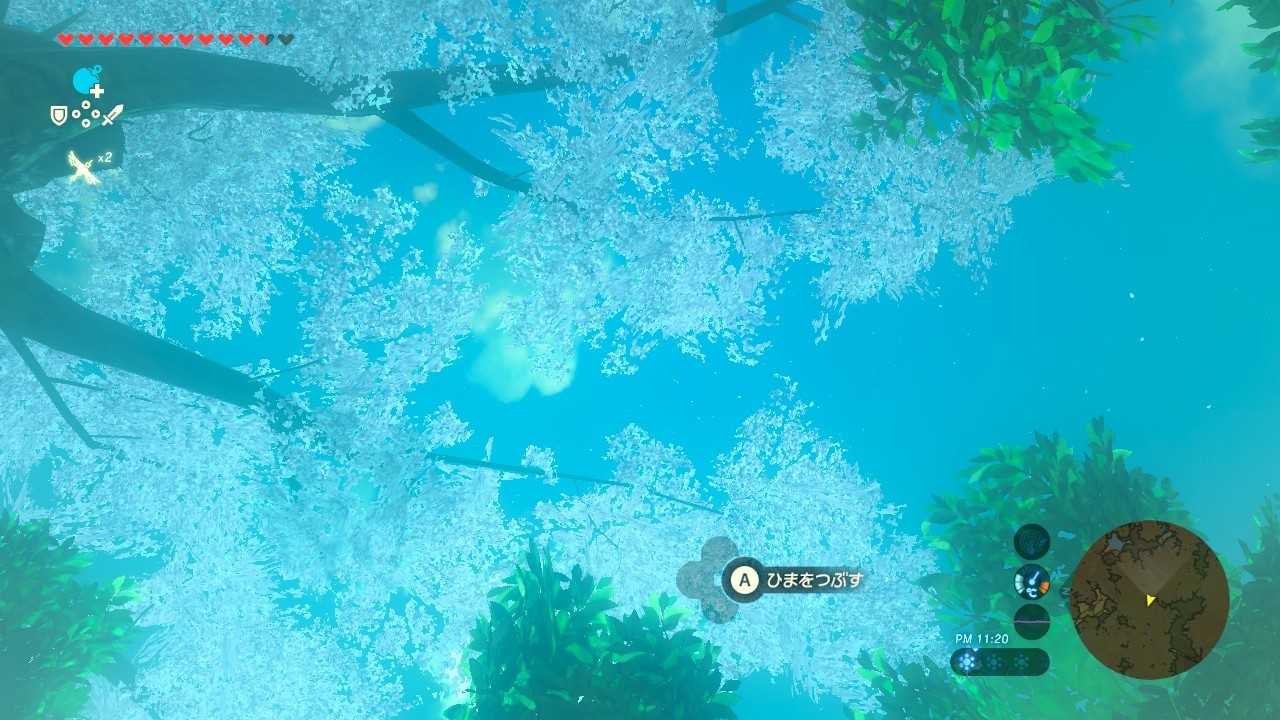Click the rune upgrade plus symbol
Screen dimensions: 1280x720
tap(96, 91)
